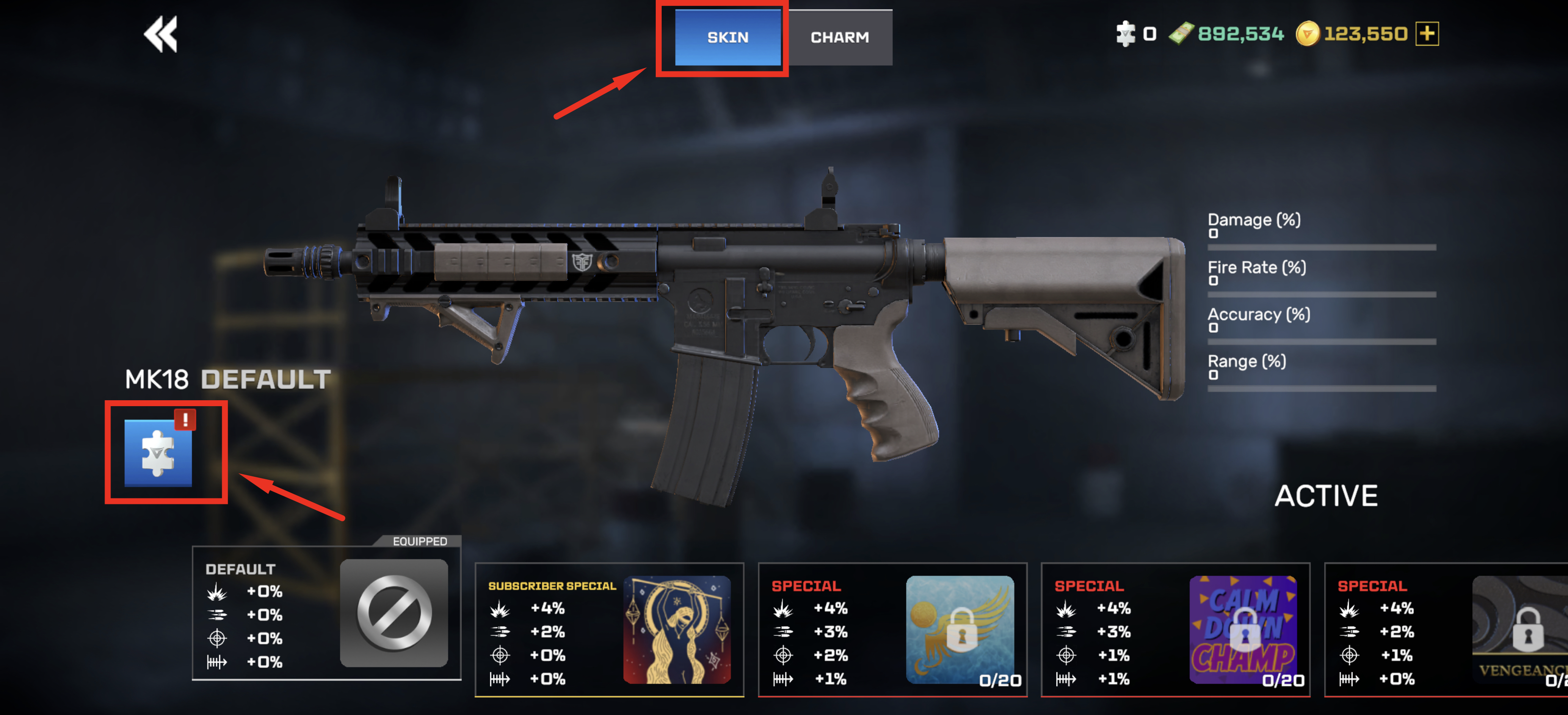Select the DEFAULT skin card

326,613
